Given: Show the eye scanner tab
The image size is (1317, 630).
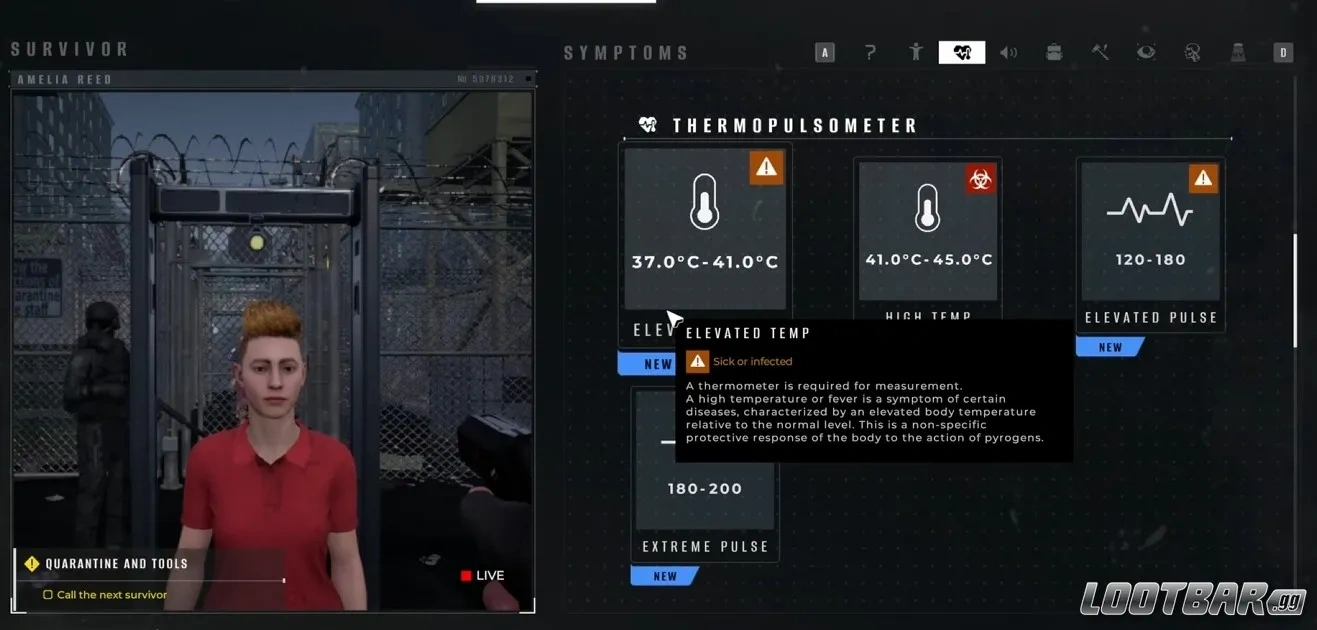Looking at the screenshot, I should pyautogui.click(x=1146, y=53).
